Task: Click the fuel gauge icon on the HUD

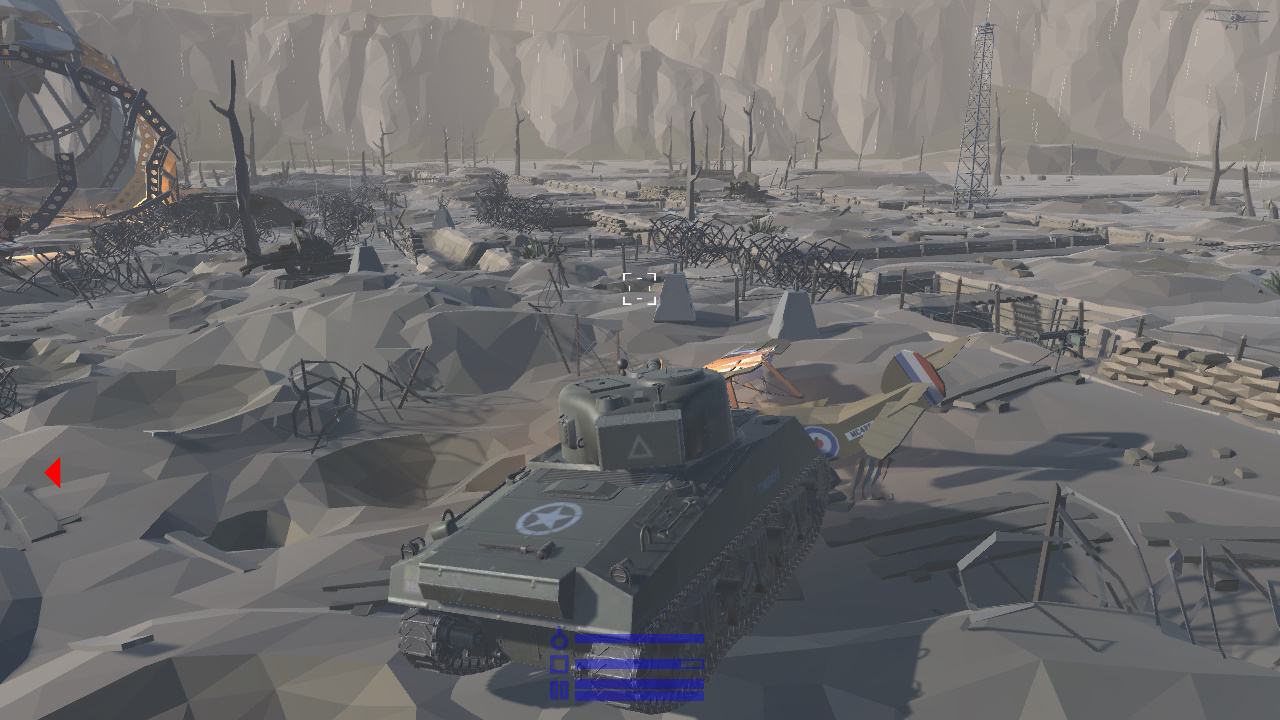Action: click(x=560, y=639)
